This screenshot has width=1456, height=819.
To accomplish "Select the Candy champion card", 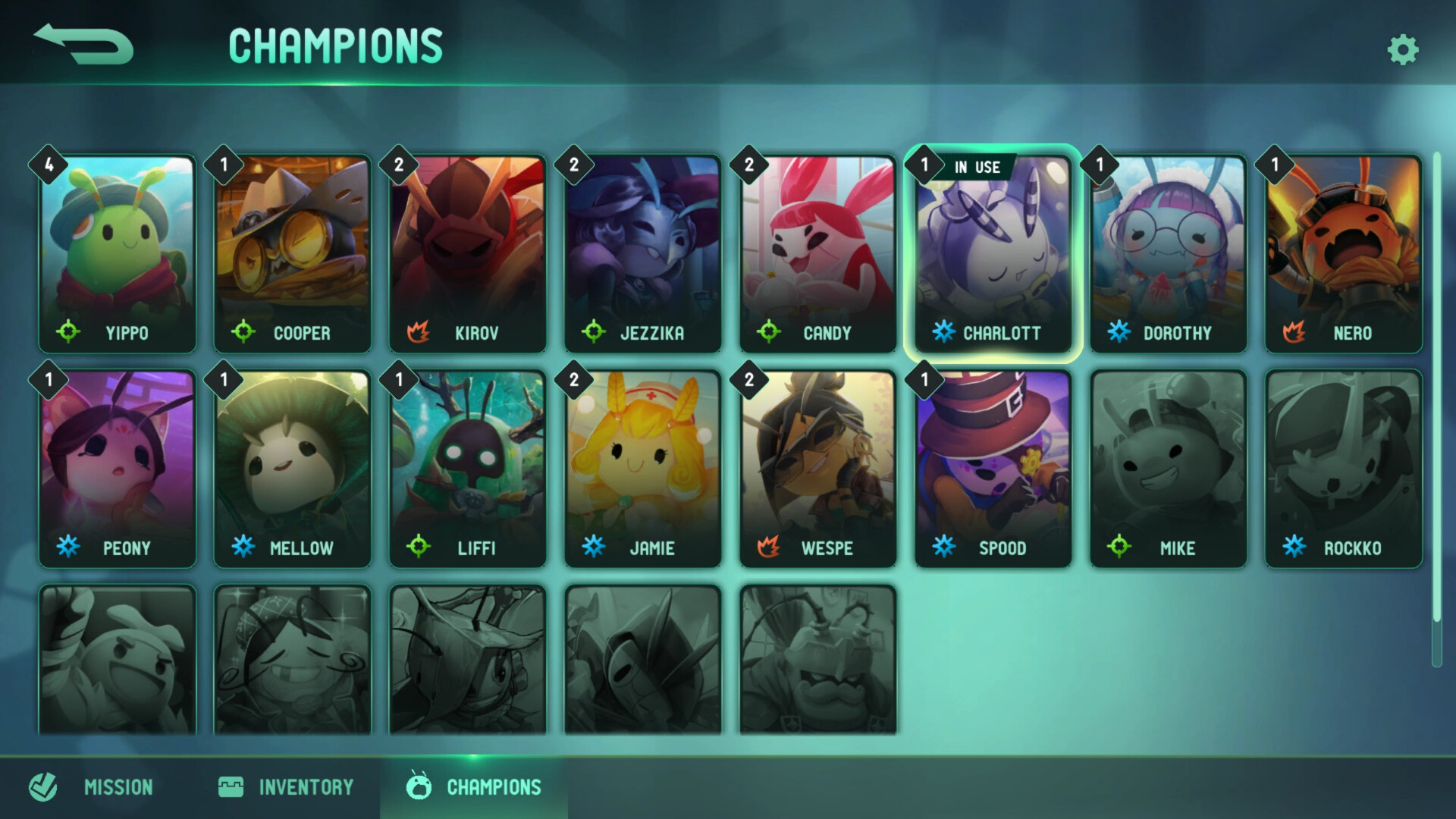I will (817, 250).
